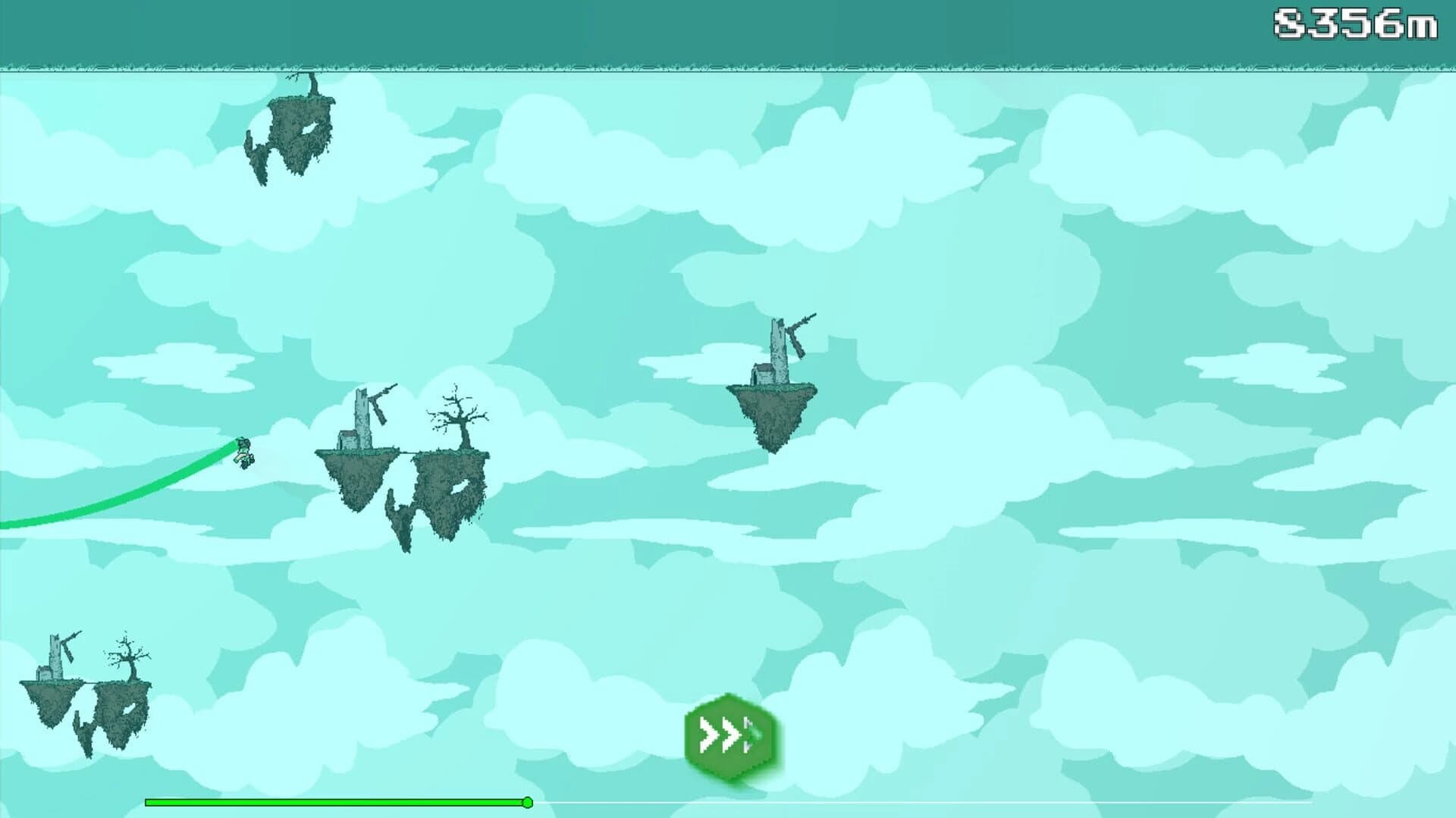Click the chevron arrows inside the green hexagon
The width and height of the screenshot is (1456, 818).
pyautogui.click(x=726, y=734)
